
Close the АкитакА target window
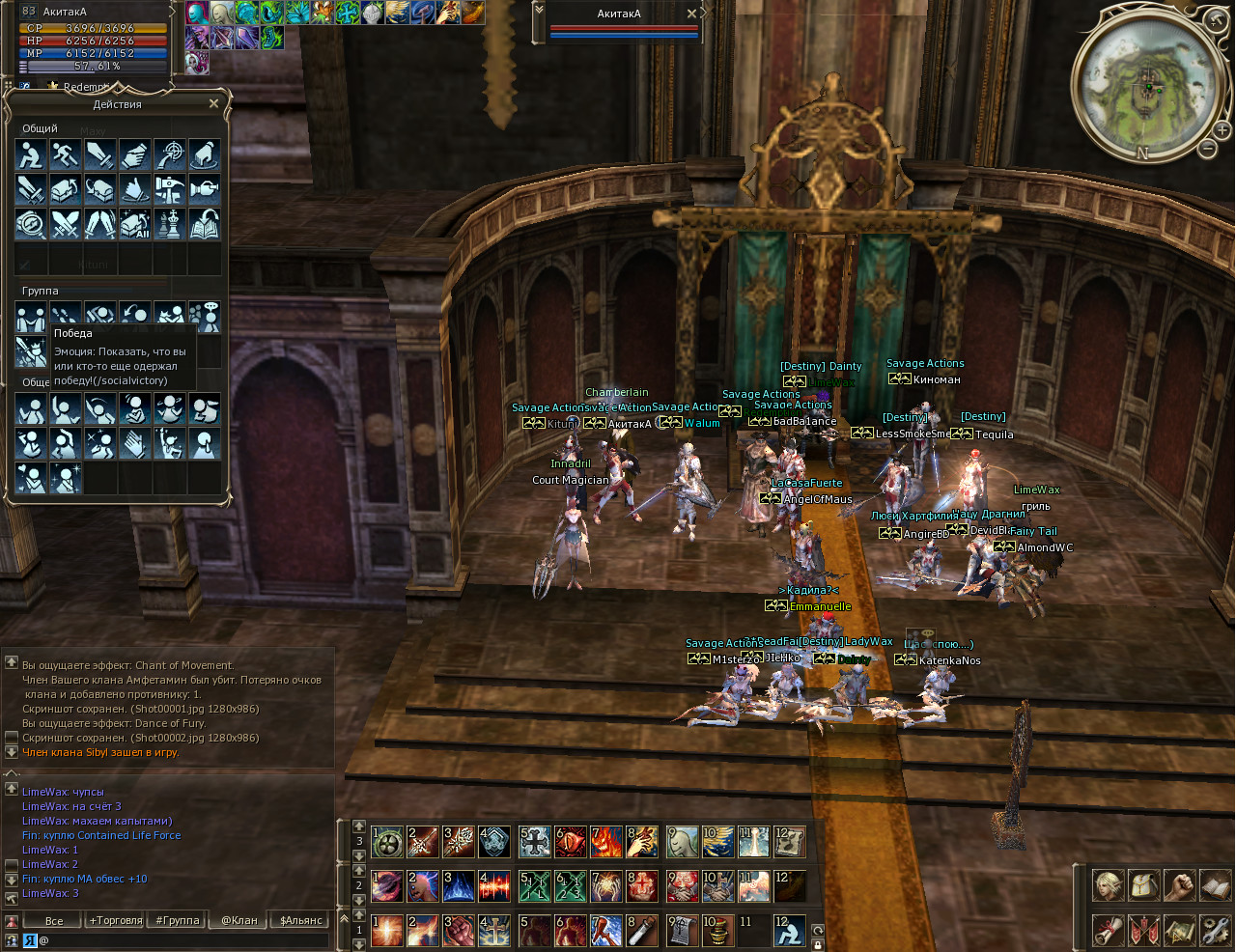click(691, 14)
